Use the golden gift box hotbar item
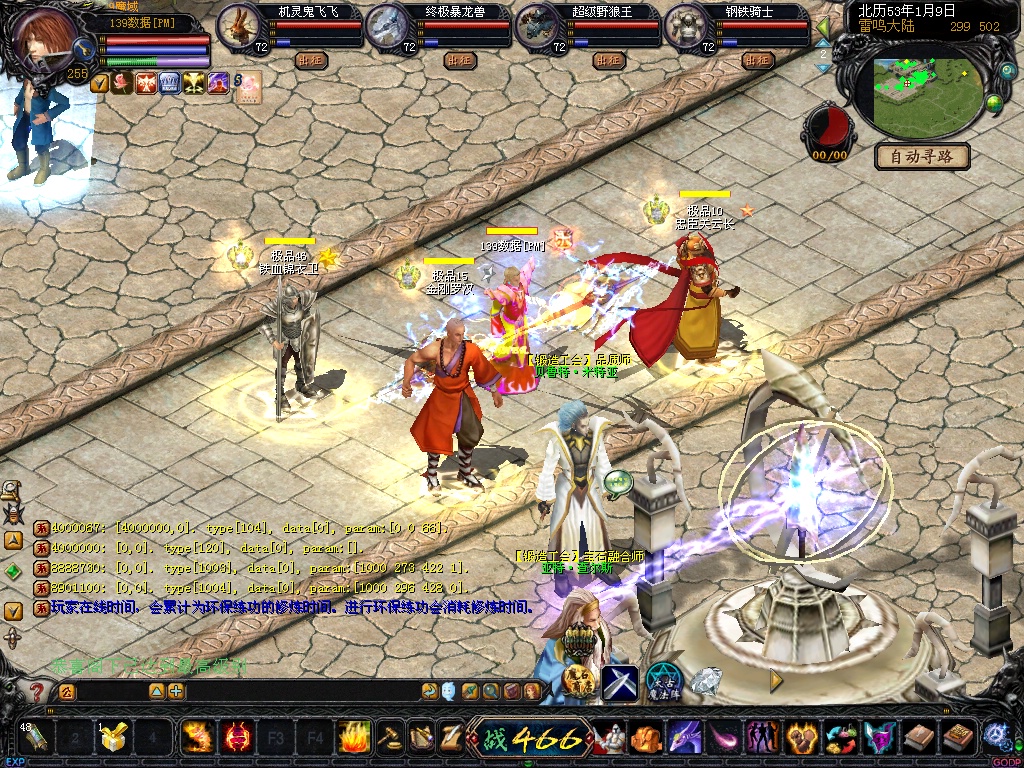The image size is (1024, 768). pos(114,738)
